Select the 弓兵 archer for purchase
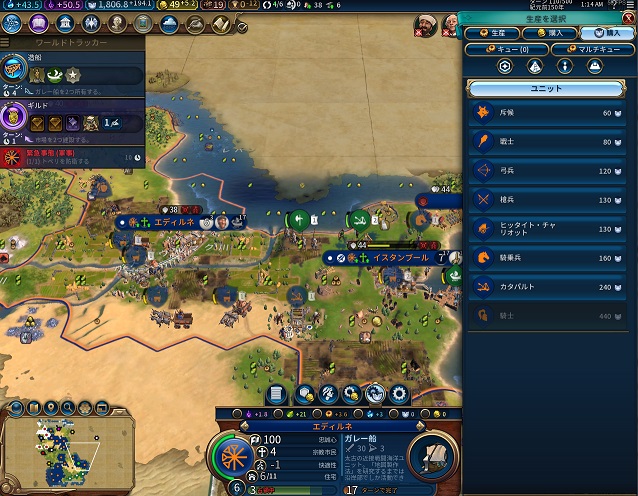 click(x=548, y=171)
